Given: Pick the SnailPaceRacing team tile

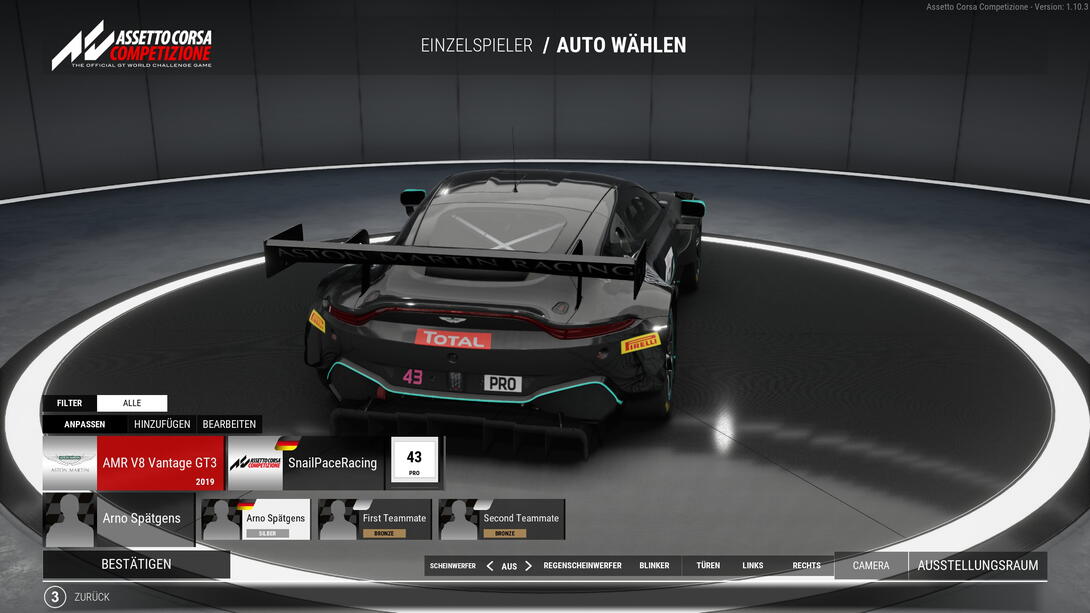Looking at the screenshot, I should tap(305, 463).
